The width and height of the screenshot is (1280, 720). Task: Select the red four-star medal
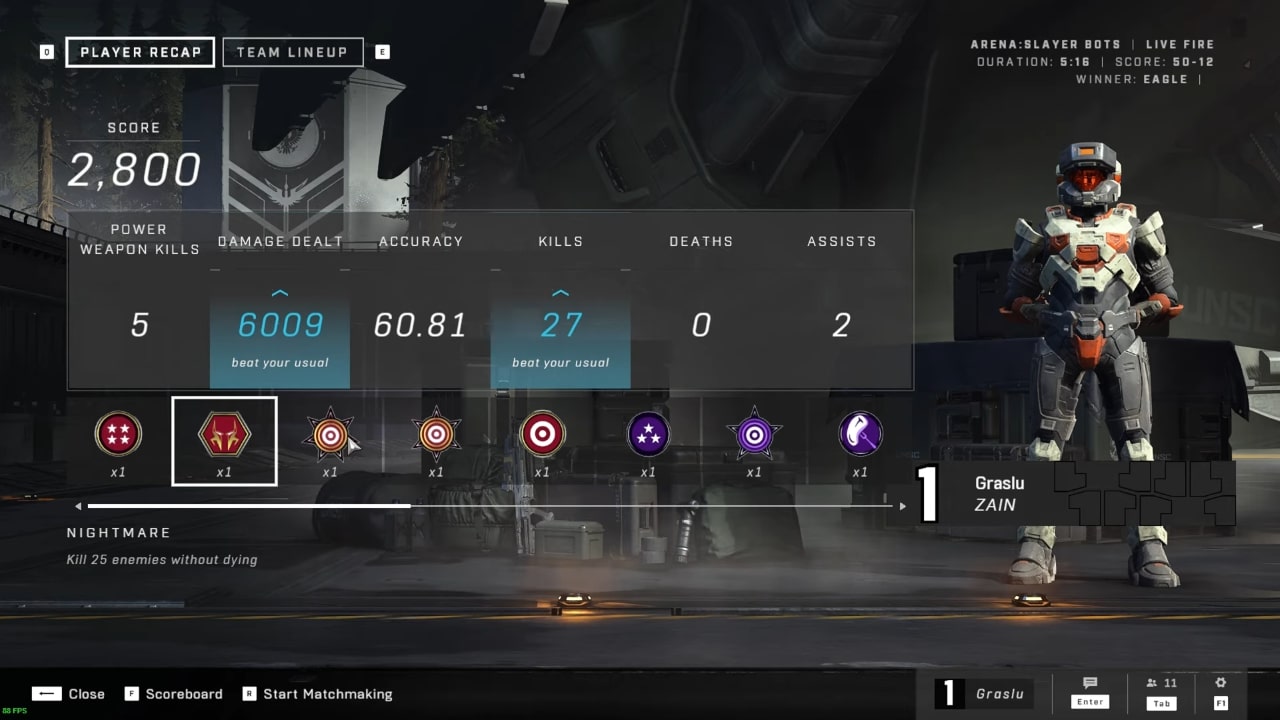118,435
